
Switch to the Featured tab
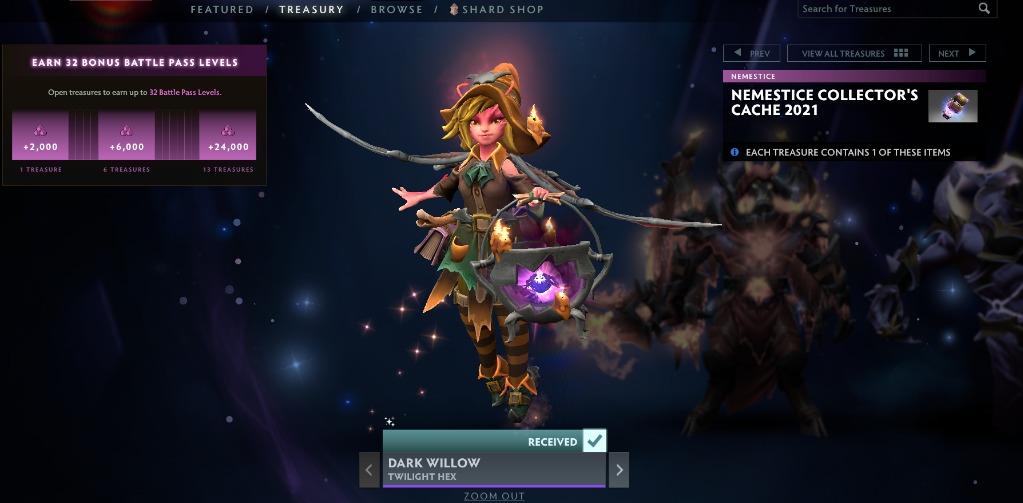[x=222, y=10]
